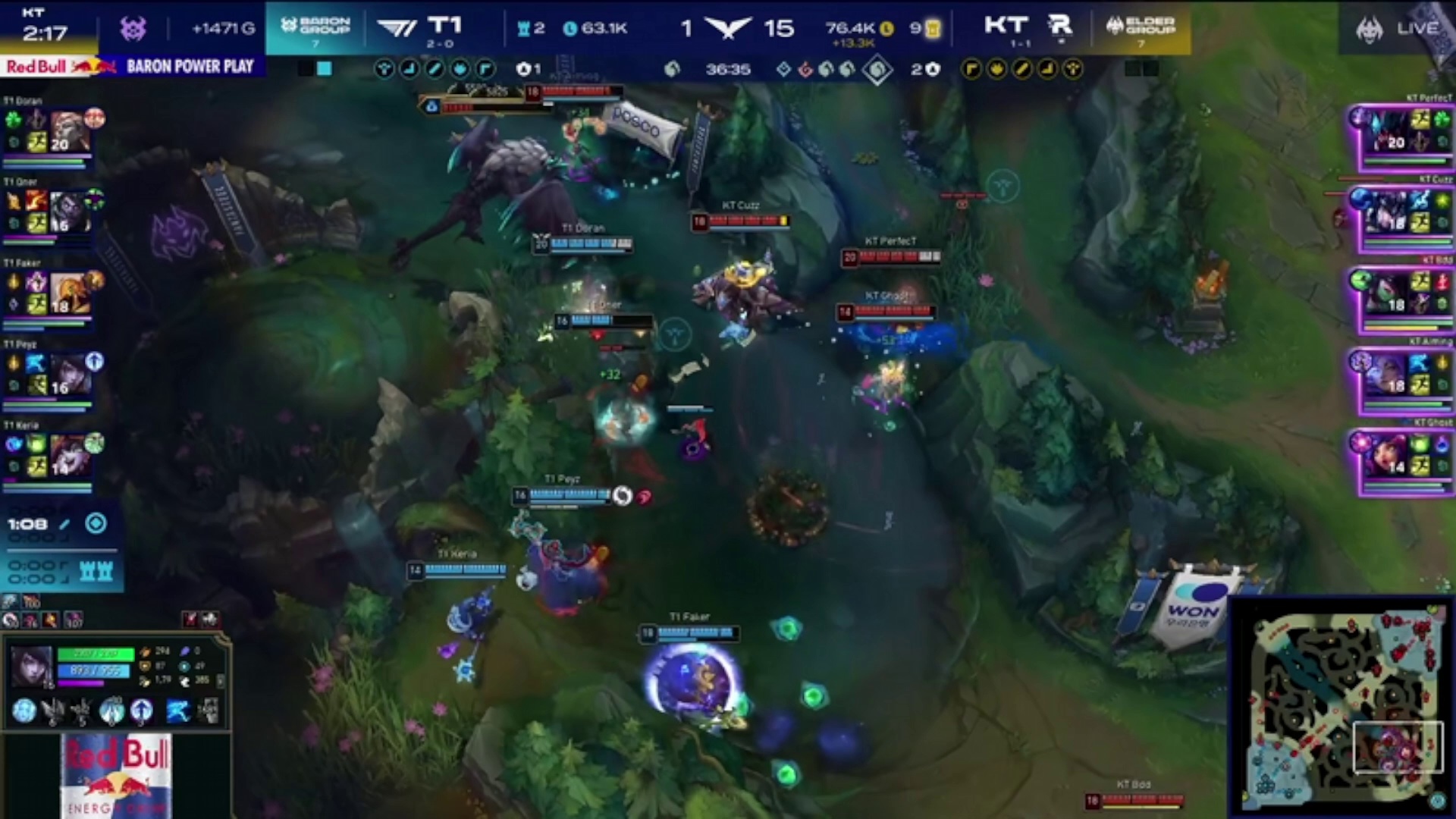Image resolution: width=1456 pixels, height=819 pixels.
Task: Select T1 Oner's champion portrait
Action: pos(70,212)
